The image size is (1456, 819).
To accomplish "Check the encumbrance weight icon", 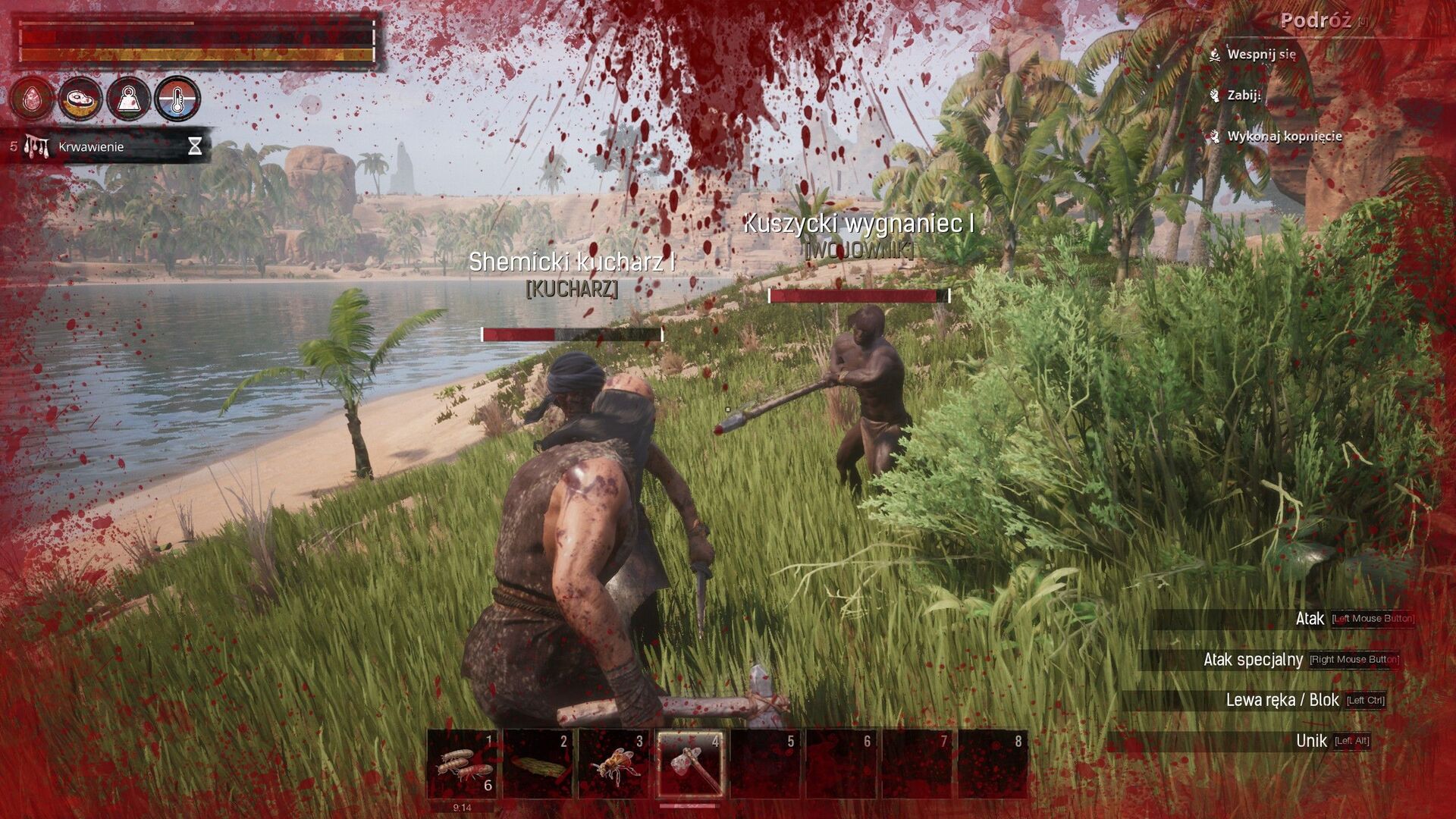I will click(x=129, y=99).
